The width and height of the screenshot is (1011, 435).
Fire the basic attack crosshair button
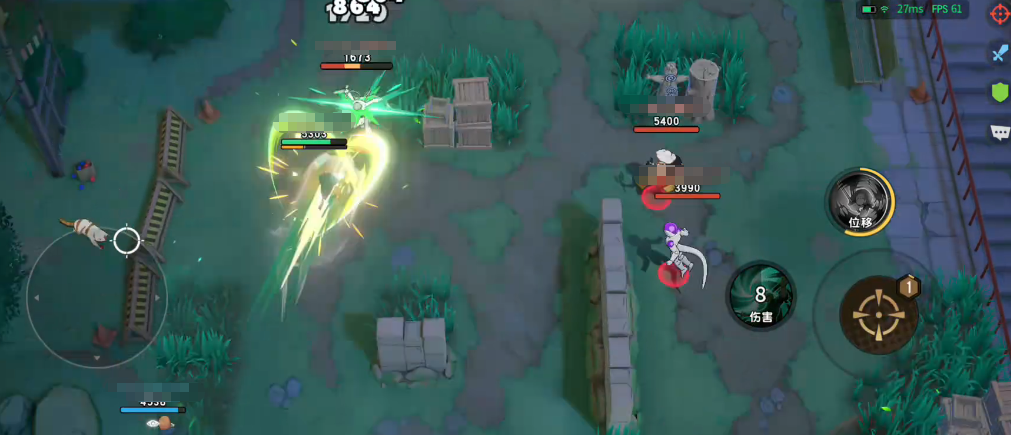click(879, 315)
